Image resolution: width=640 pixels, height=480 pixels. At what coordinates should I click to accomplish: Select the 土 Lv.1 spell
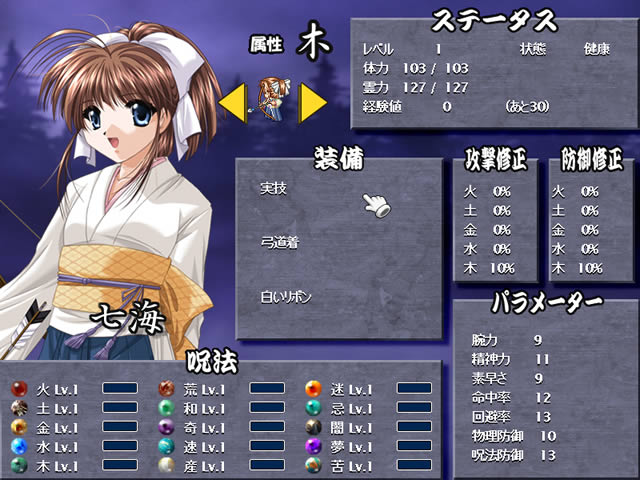coord(55,408)
